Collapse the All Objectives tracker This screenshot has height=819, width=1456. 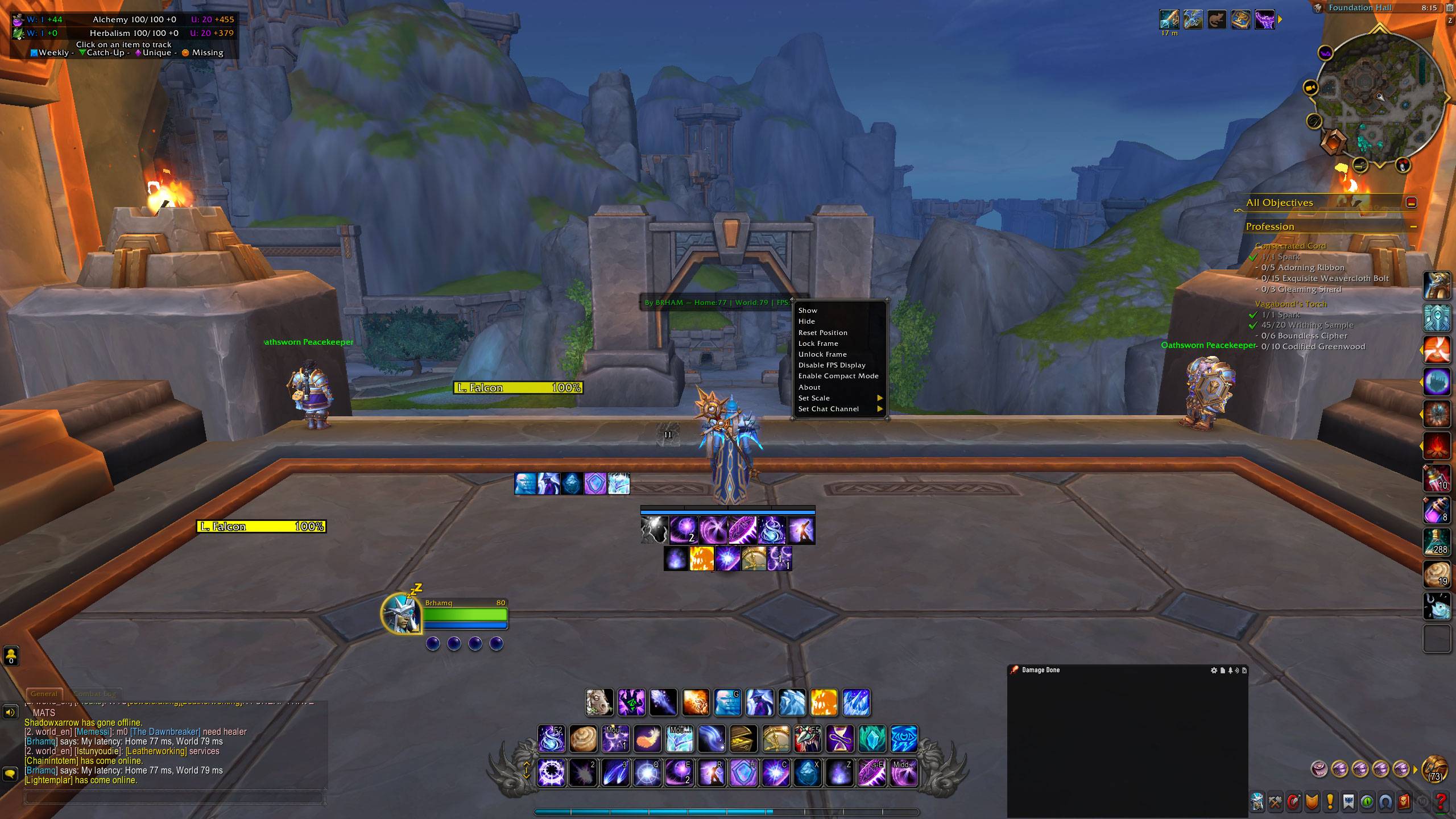[1411, 202]
